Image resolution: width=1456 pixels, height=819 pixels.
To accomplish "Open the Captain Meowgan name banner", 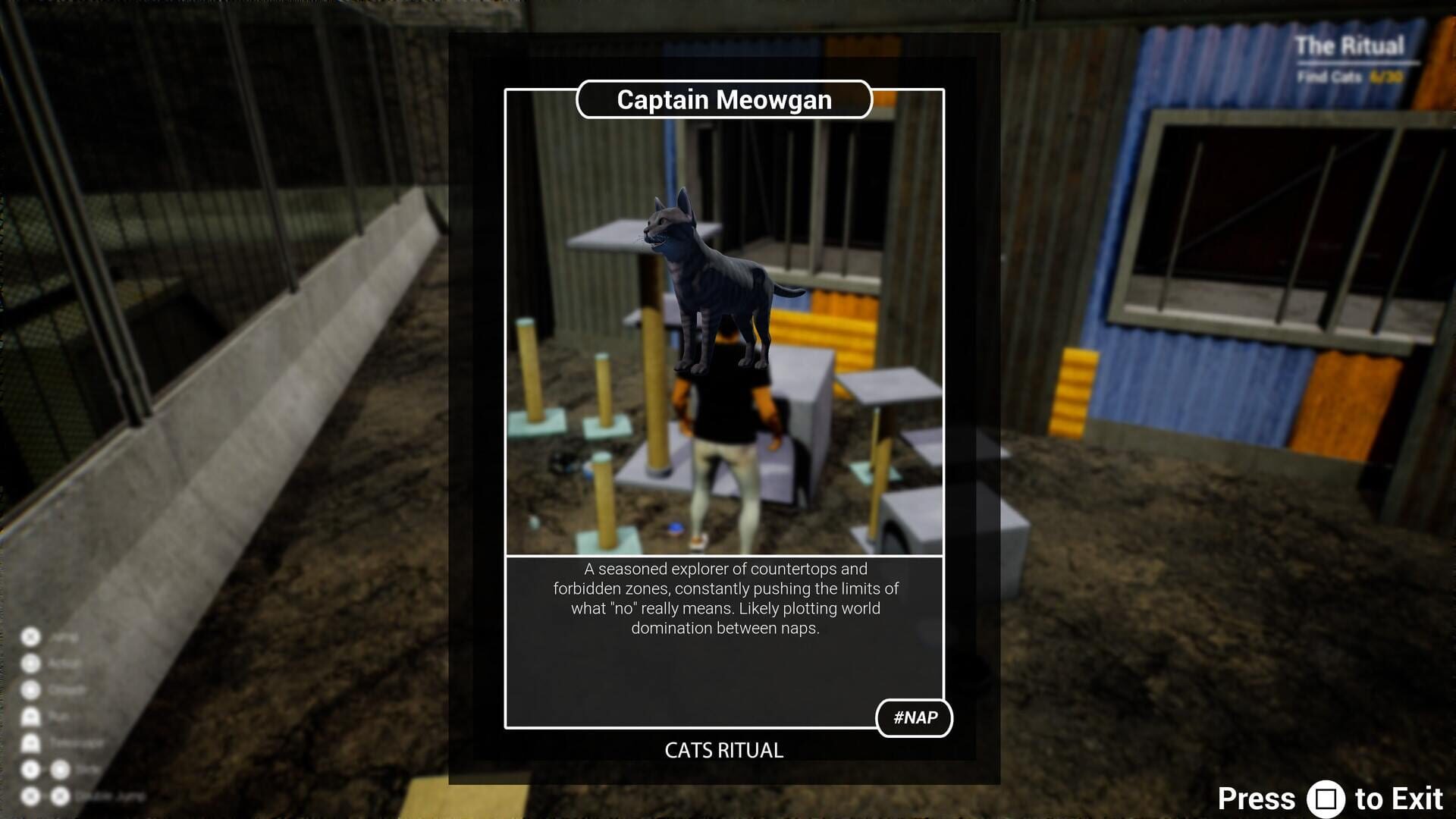I will click(723, 99).
